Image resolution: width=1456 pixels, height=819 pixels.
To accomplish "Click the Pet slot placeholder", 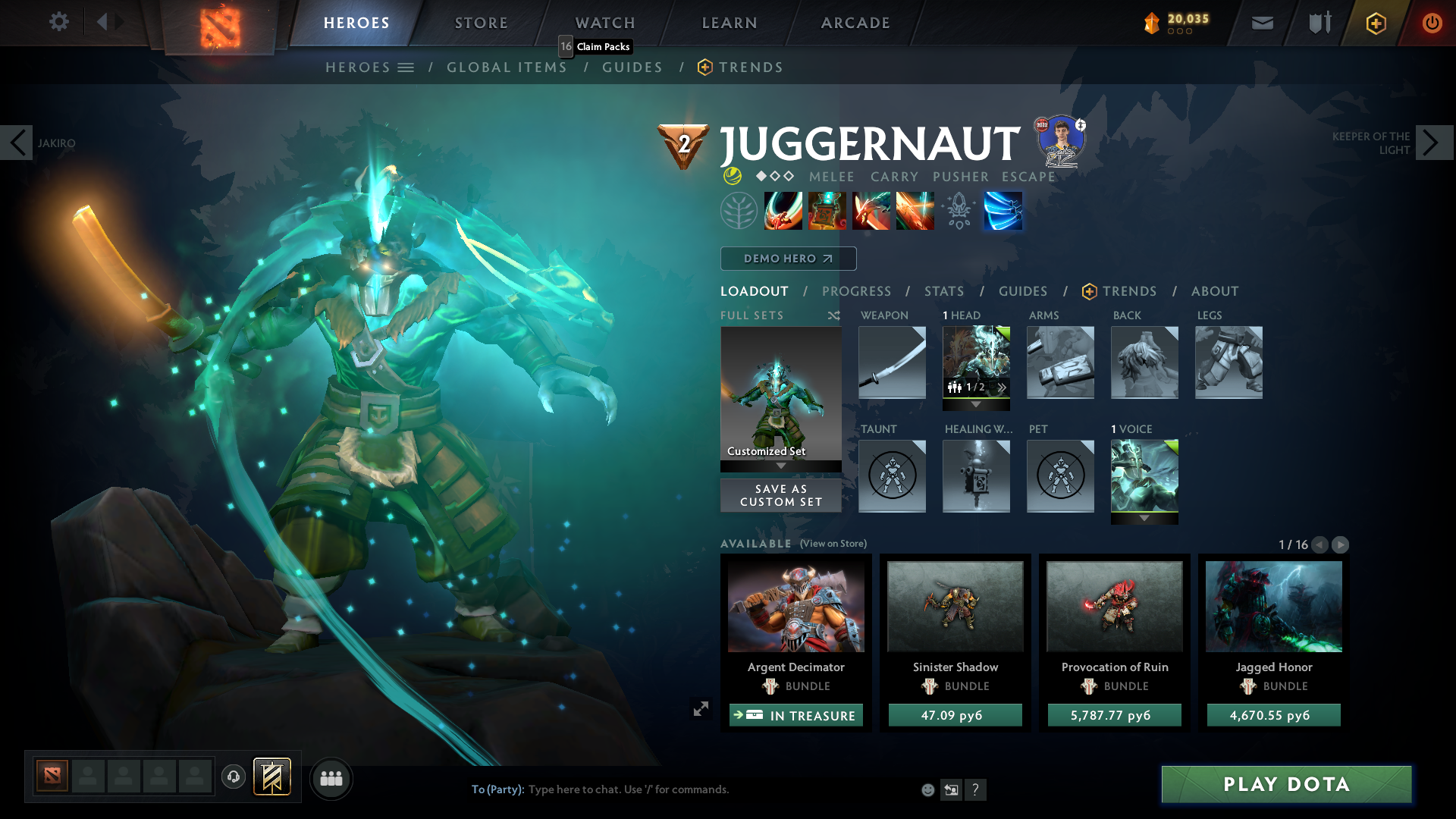I will click(x=1060, y=476).
